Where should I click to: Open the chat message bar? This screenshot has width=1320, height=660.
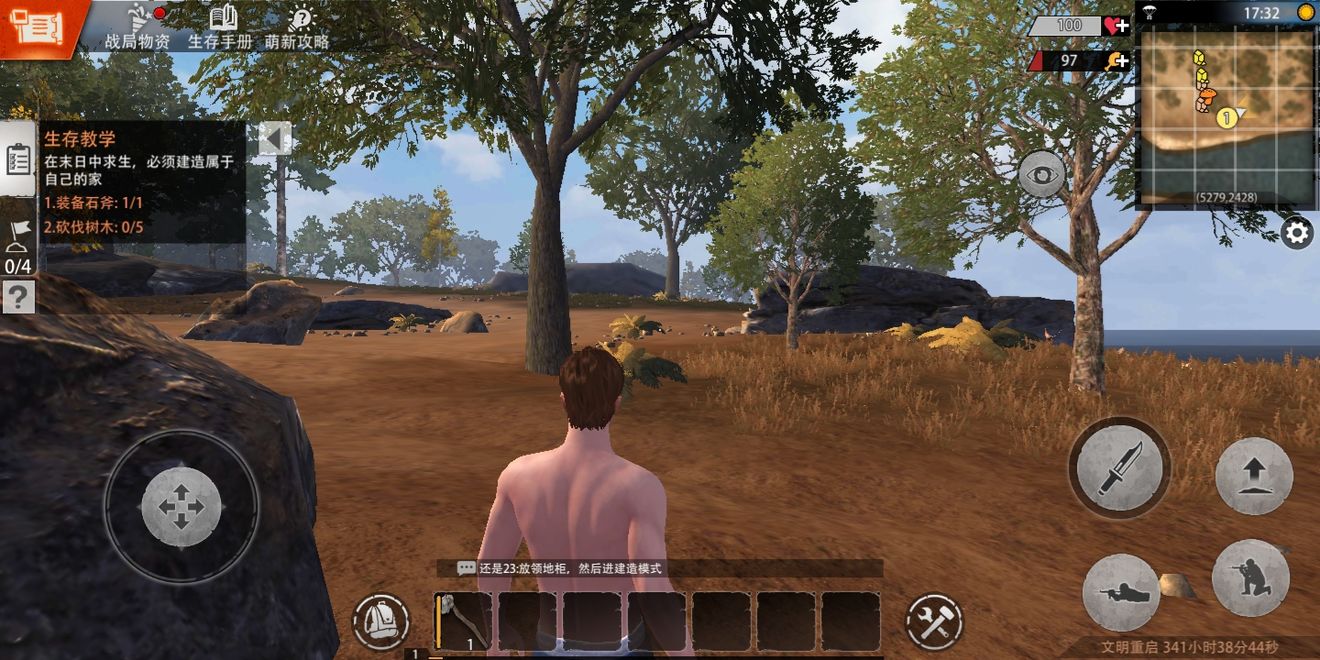coord(660,568)
